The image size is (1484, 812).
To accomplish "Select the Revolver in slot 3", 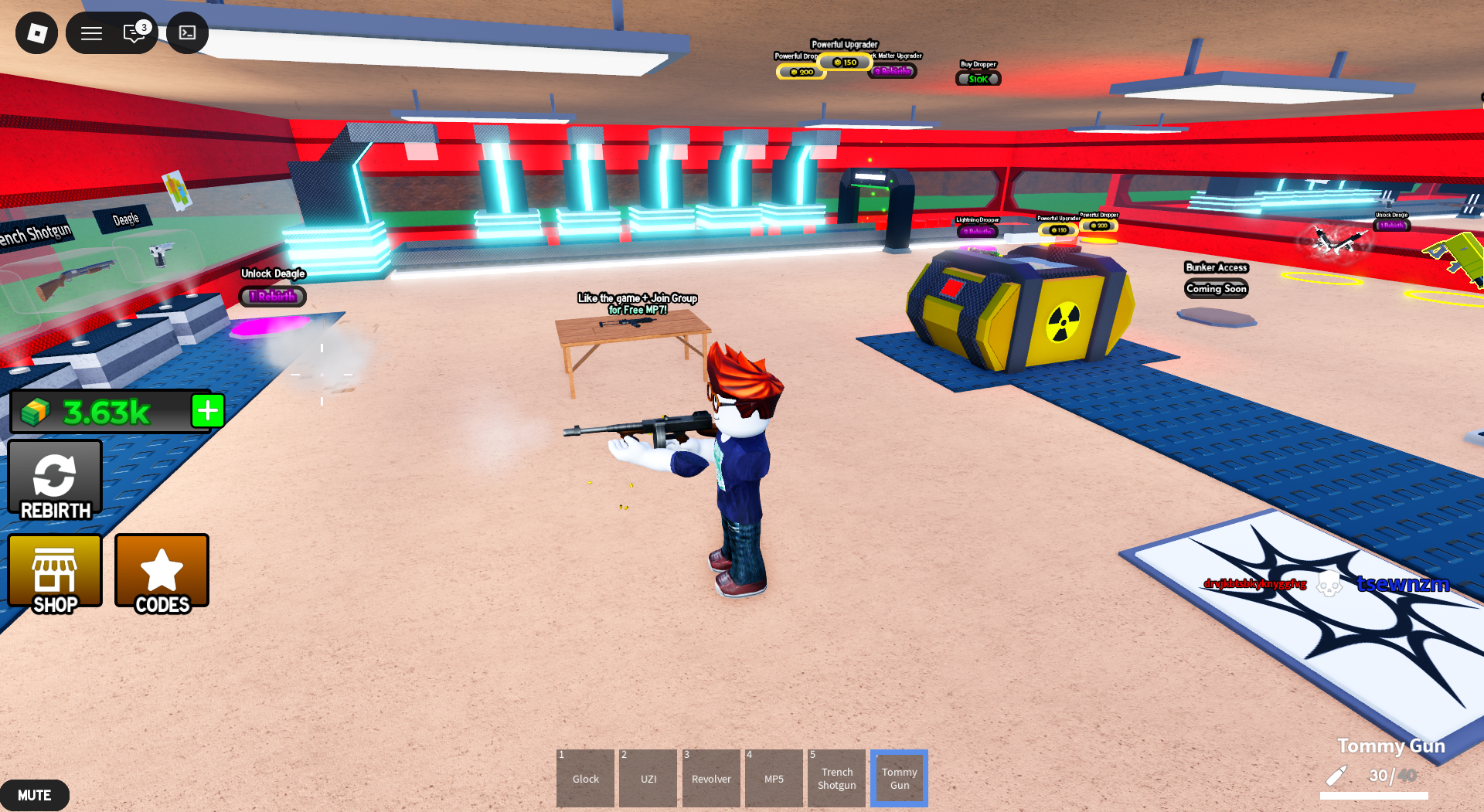I will click(710, 778).
